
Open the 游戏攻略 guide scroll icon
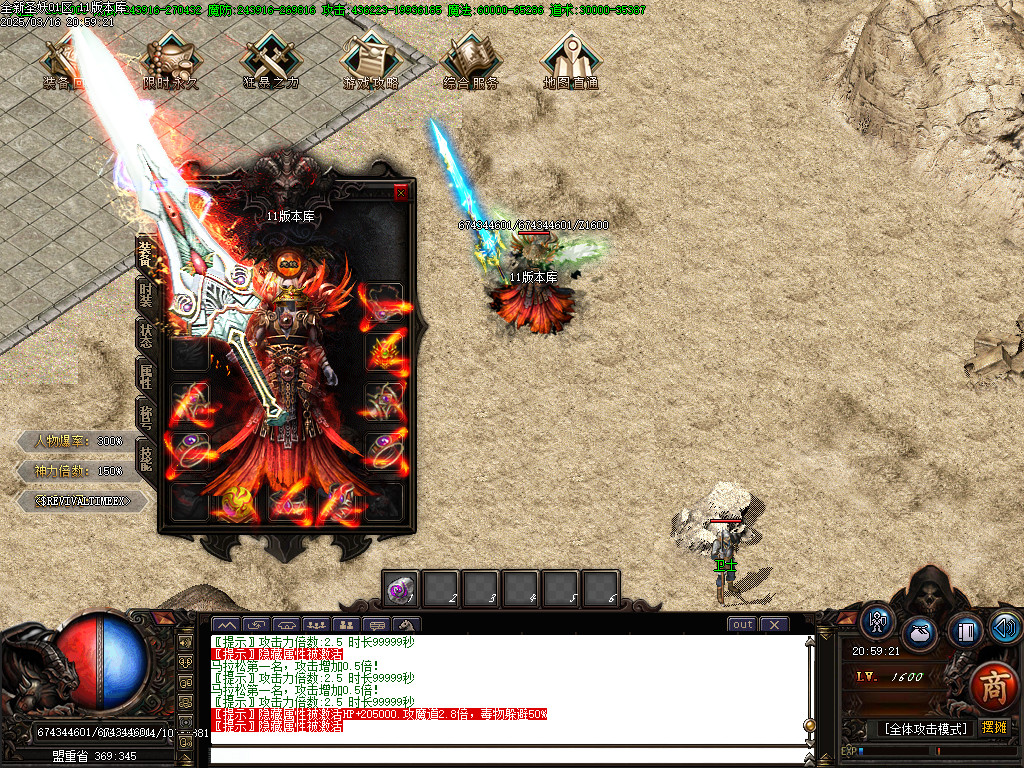[370, 60]
